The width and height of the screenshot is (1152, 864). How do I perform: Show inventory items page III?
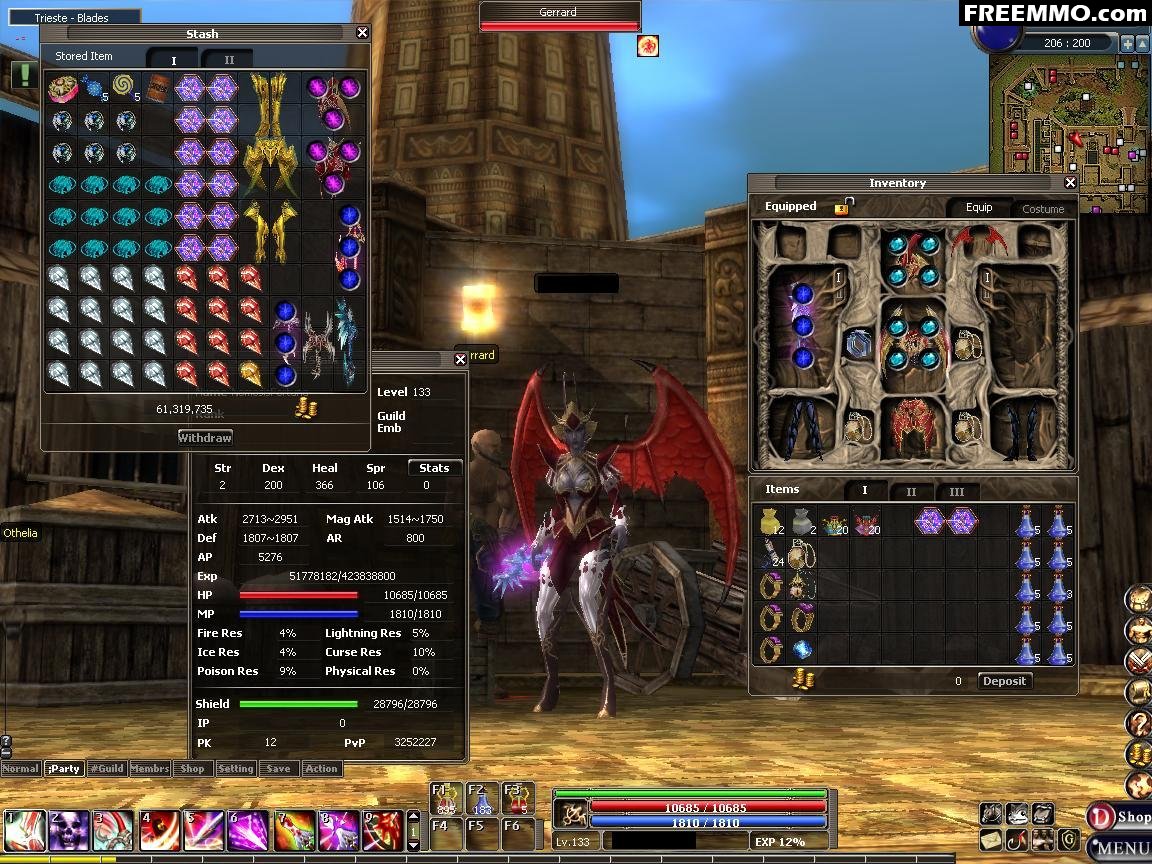tap(957, 491)
